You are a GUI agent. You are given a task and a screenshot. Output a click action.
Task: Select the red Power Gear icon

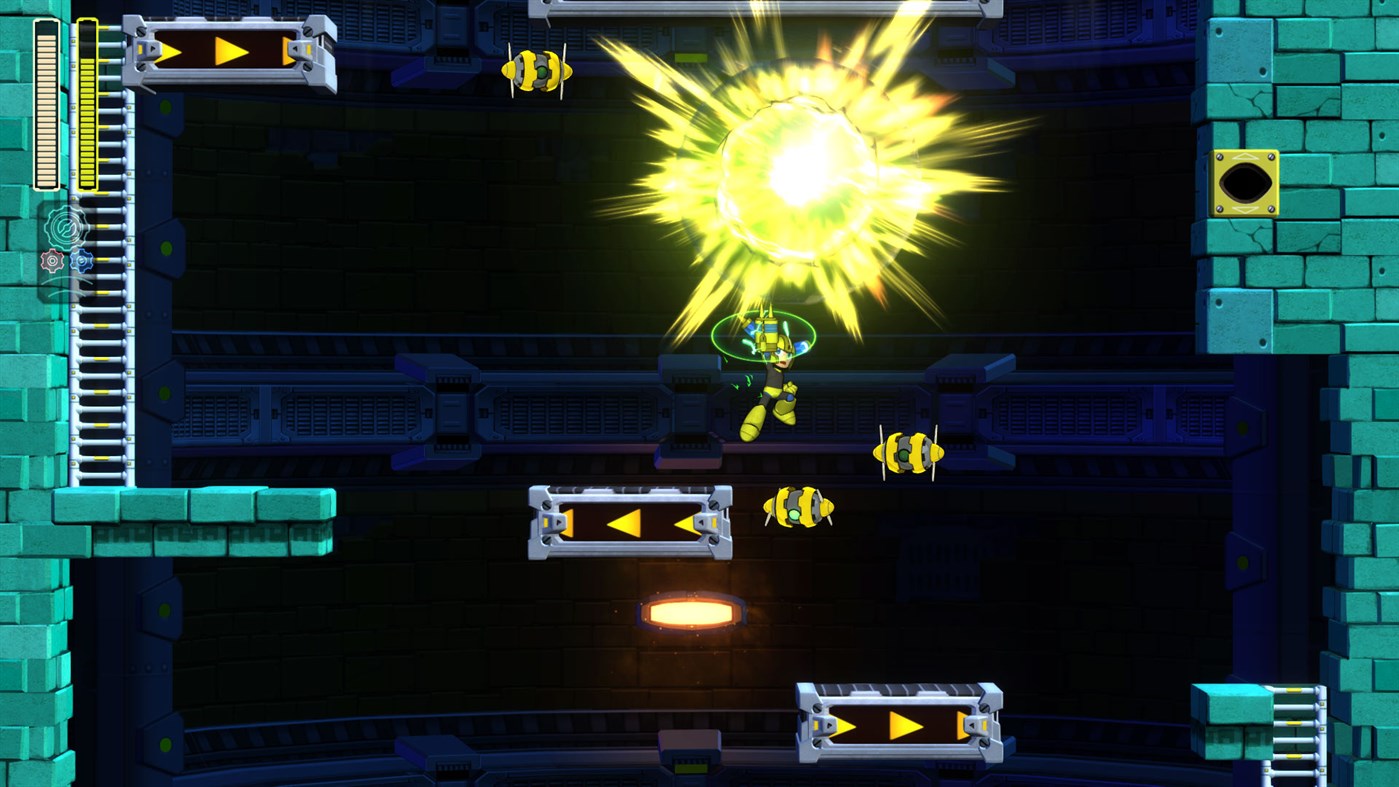[x=52, y=260]
